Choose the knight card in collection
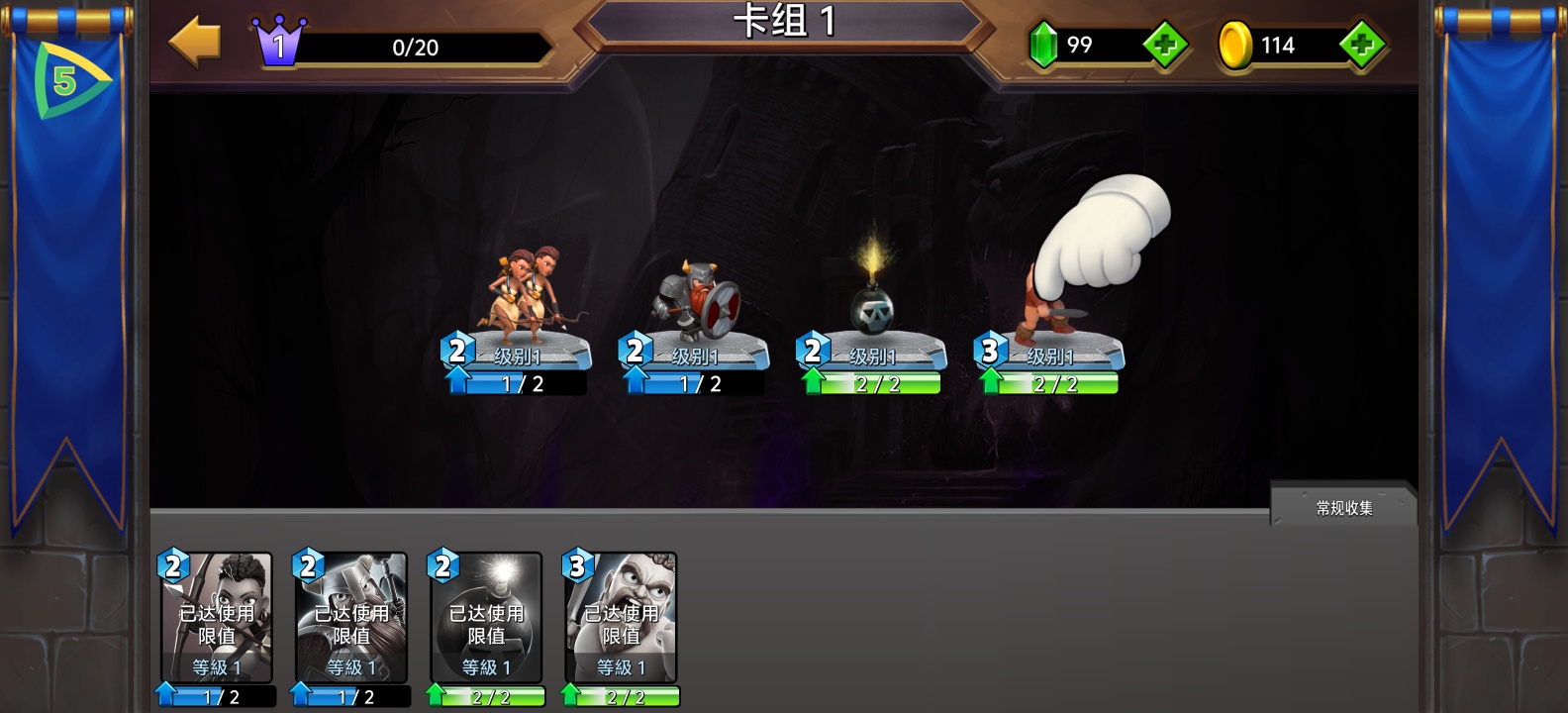Screen dimensions: 1568x713 click(351, 619)
